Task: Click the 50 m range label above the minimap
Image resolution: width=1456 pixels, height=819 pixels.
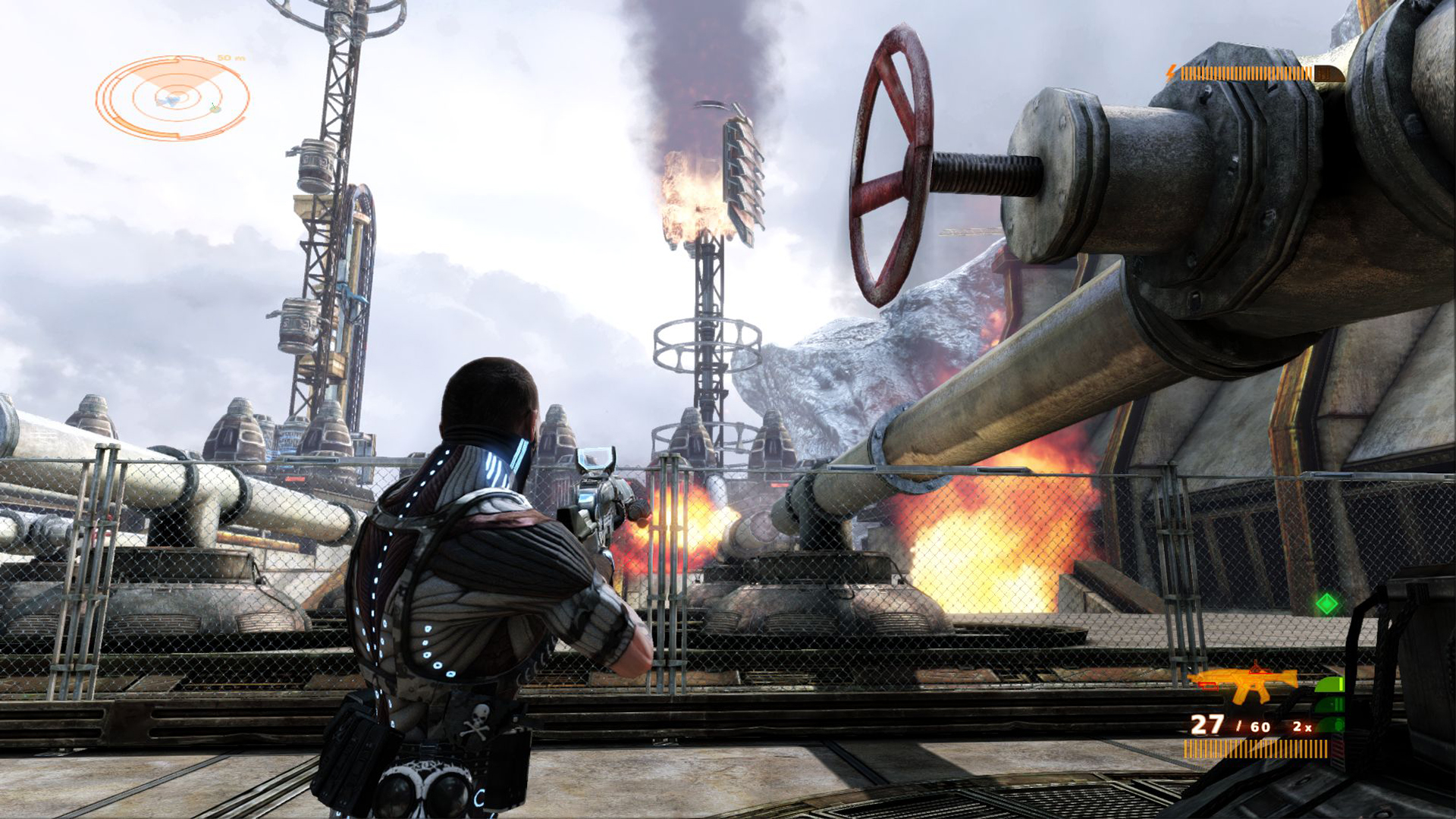Action: click(x=231, y=58)
